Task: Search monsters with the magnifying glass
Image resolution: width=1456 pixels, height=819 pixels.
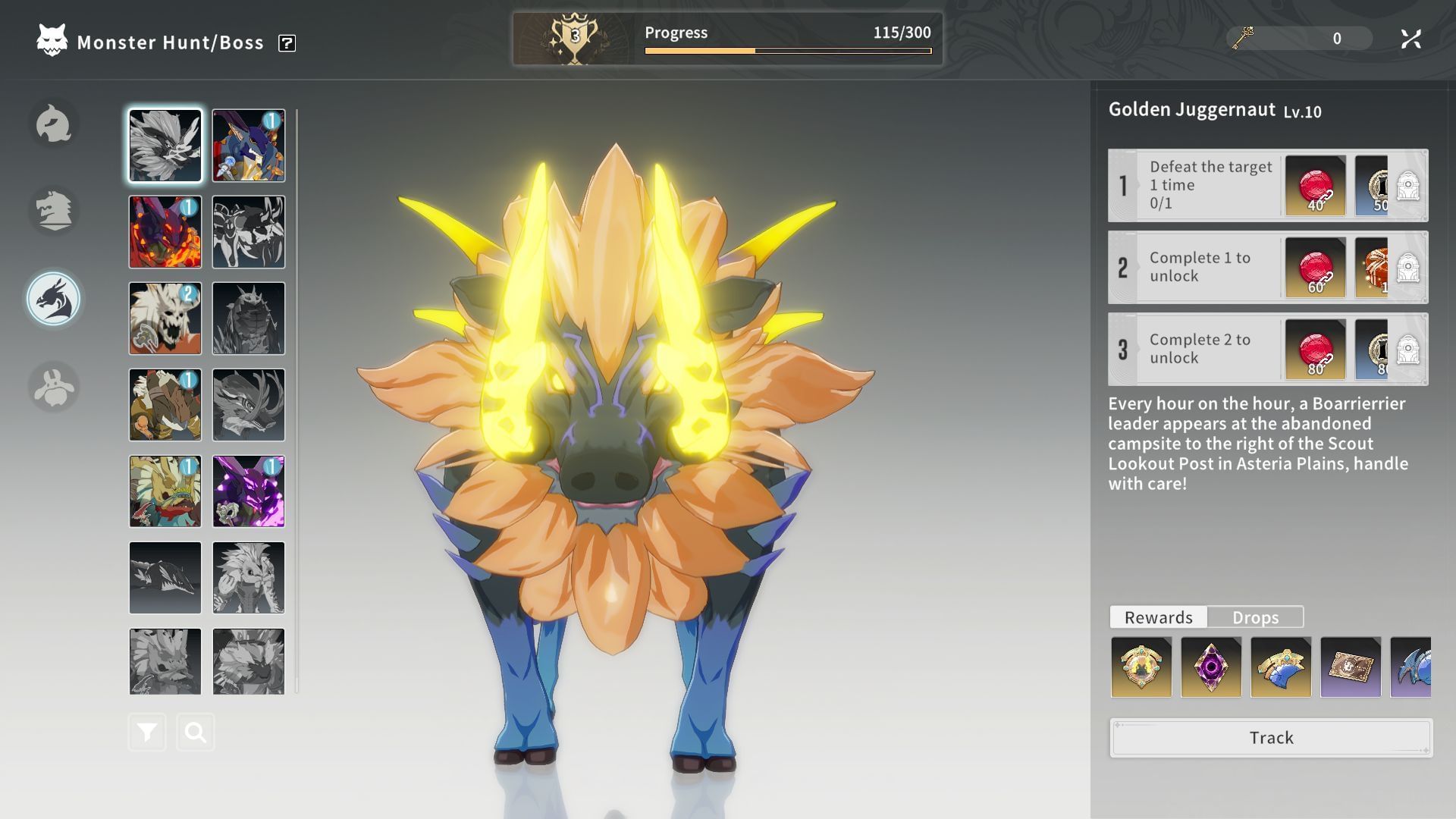Action: pyautogui.click(x=196, y=733)
